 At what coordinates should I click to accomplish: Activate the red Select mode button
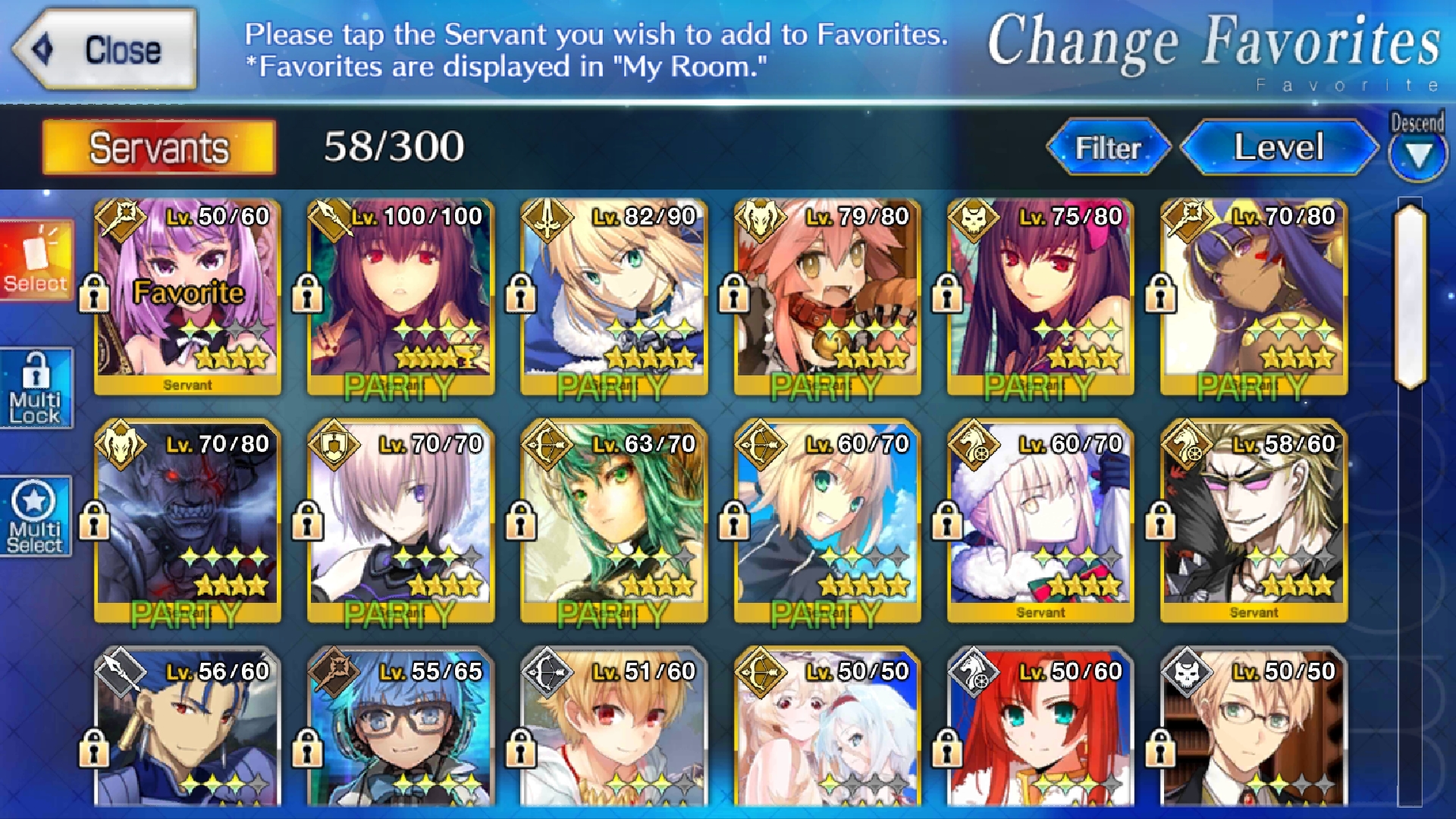click(x=36, y=260)
